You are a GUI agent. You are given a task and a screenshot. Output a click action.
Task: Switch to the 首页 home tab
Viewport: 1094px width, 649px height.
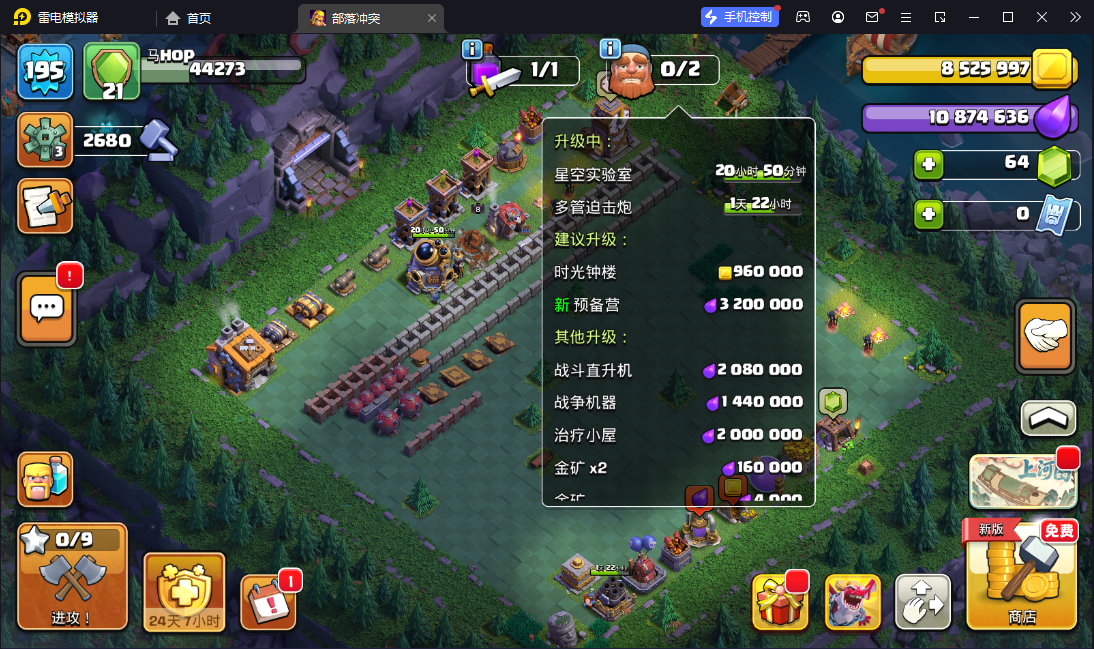[189, 18]
